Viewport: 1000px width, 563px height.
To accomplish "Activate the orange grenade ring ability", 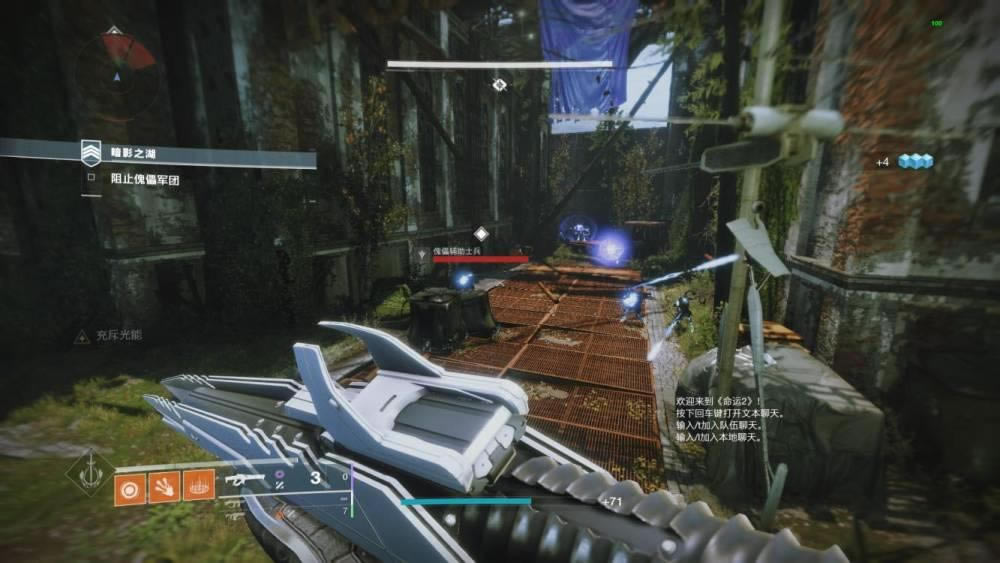I will coord(130,486).
